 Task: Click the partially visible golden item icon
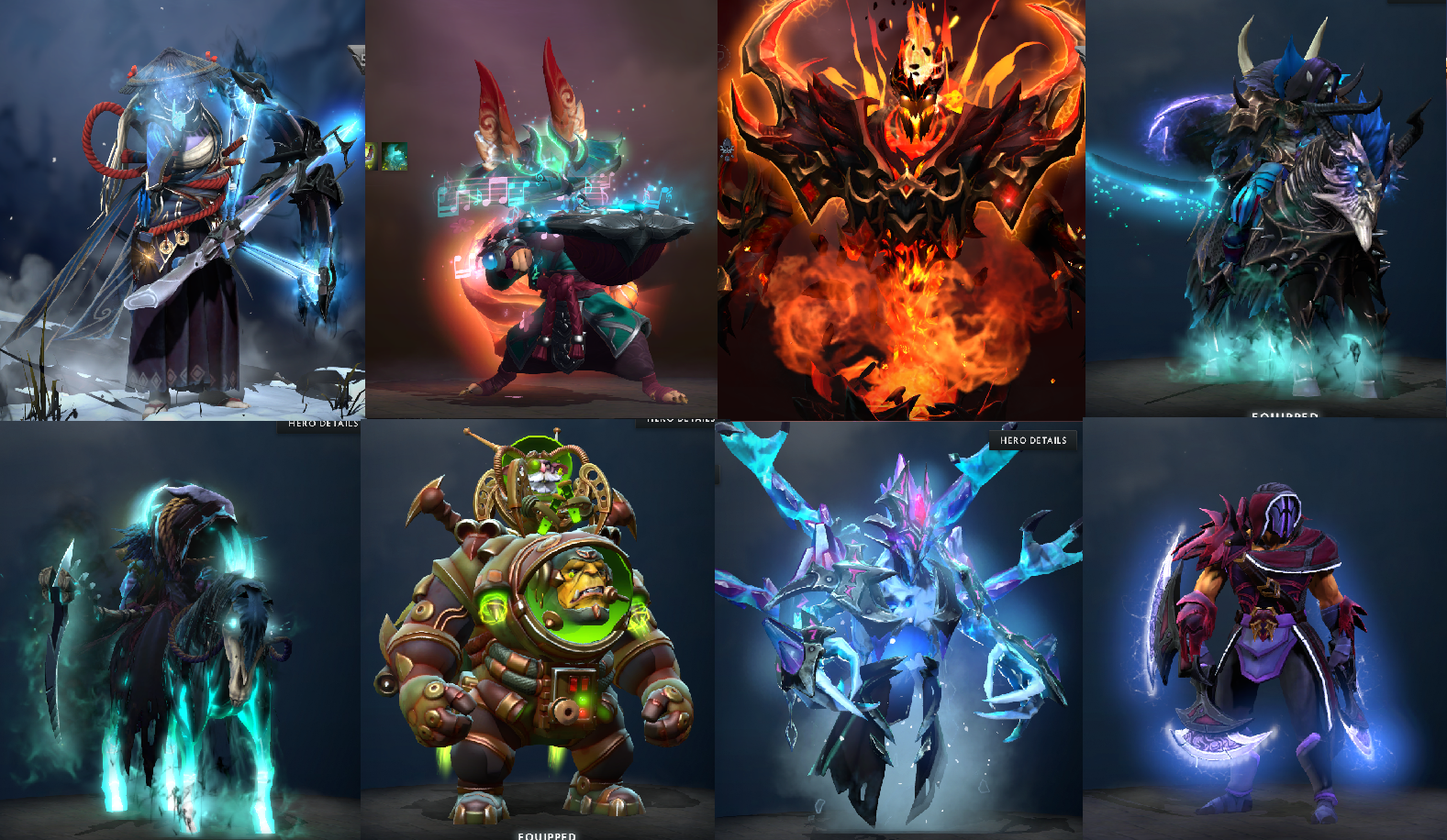[x=369, y=156]
